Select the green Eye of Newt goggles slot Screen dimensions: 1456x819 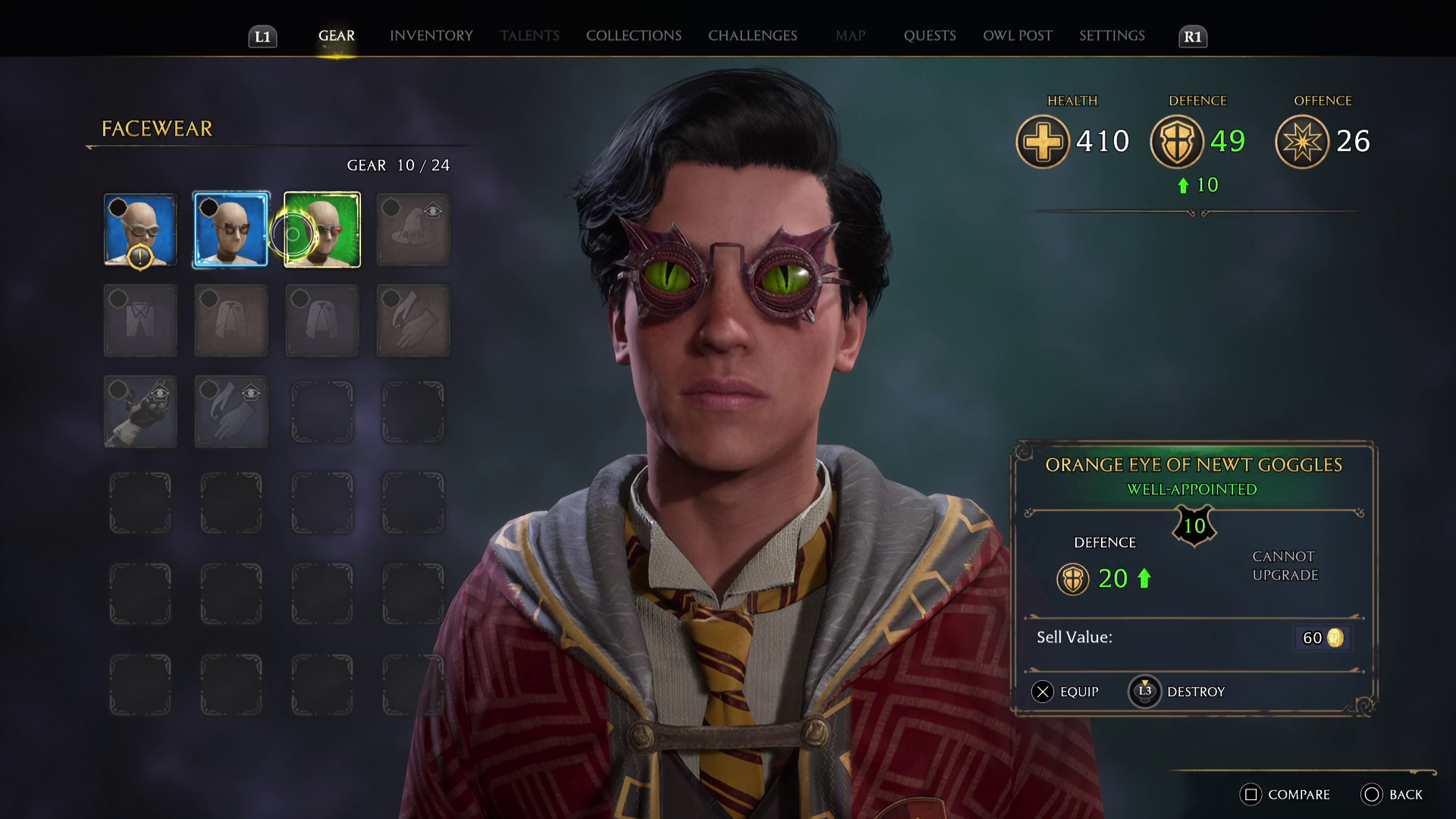click(322, 230)
